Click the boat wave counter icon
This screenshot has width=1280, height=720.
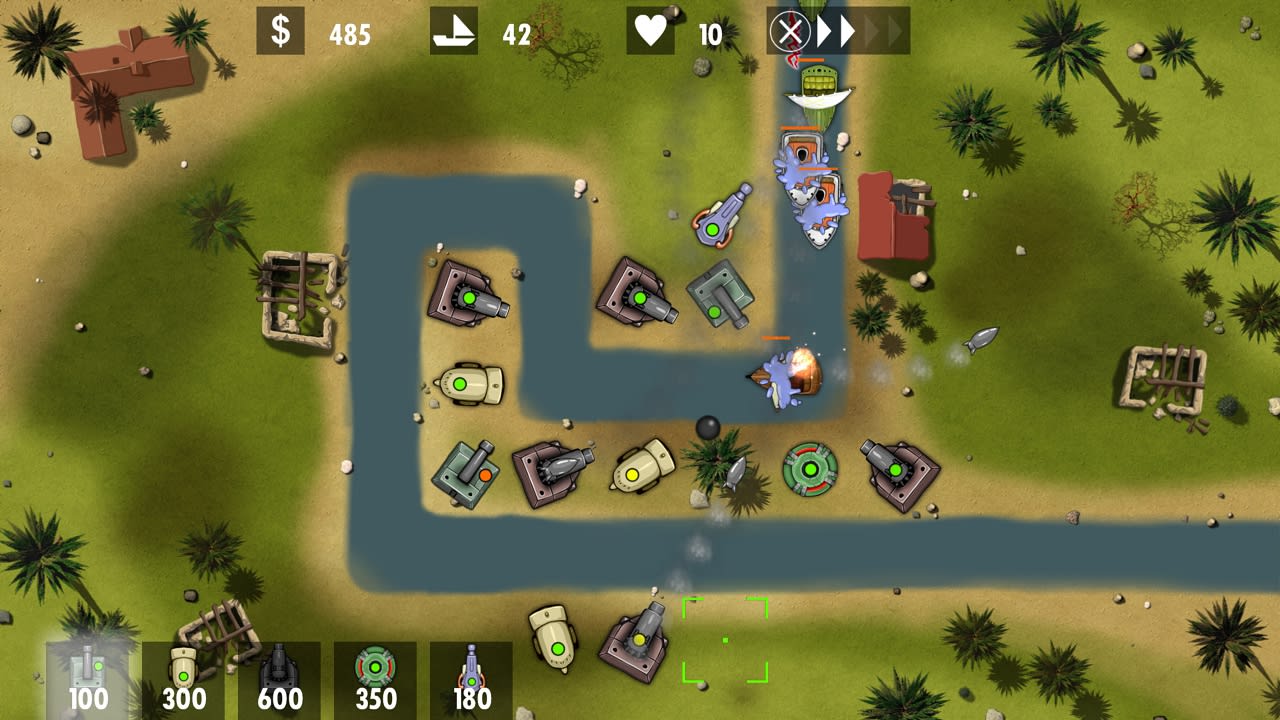click(453, 33)
